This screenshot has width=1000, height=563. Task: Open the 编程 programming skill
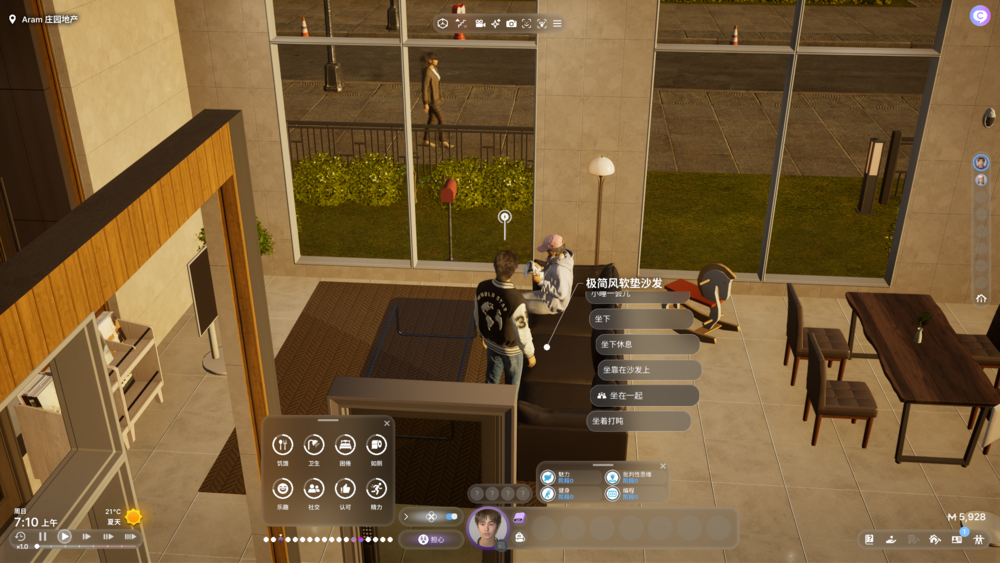pyautogui.click(x=612, y=493)
